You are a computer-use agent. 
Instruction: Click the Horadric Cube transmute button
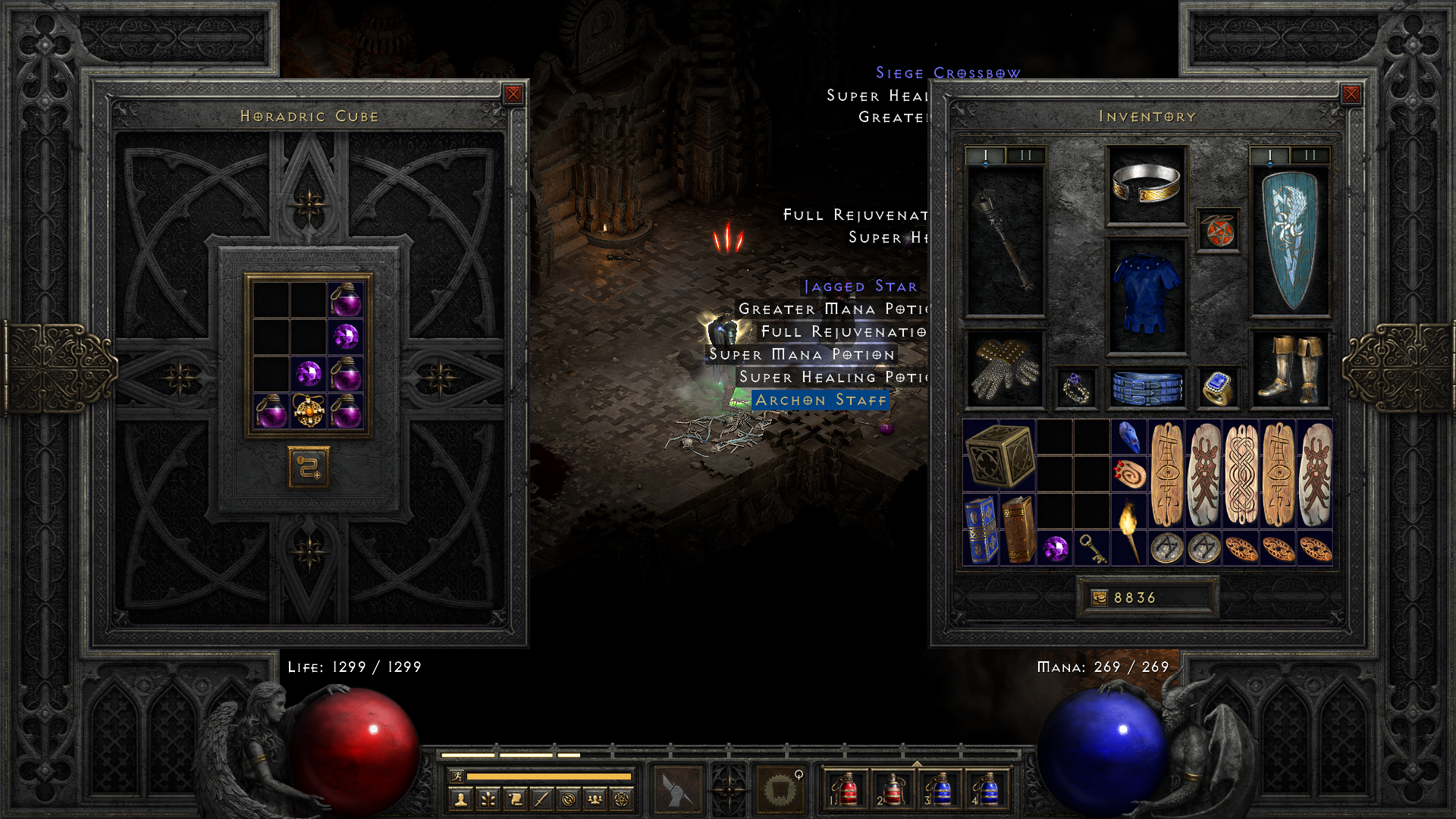tap(309, 467)
